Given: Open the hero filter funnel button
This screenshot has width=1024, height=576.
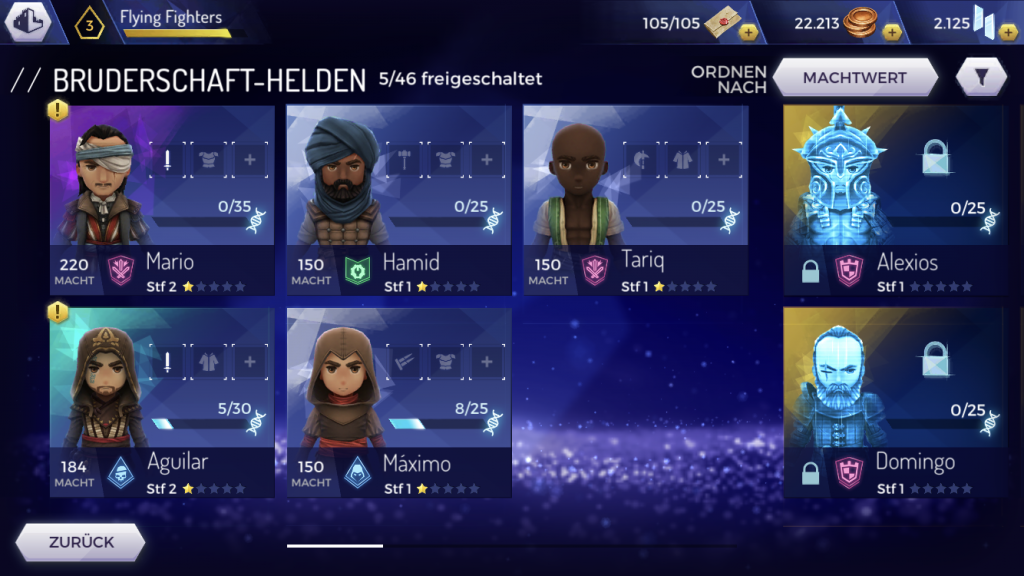Looking at the screenshot, I should (x=980, y=77).
